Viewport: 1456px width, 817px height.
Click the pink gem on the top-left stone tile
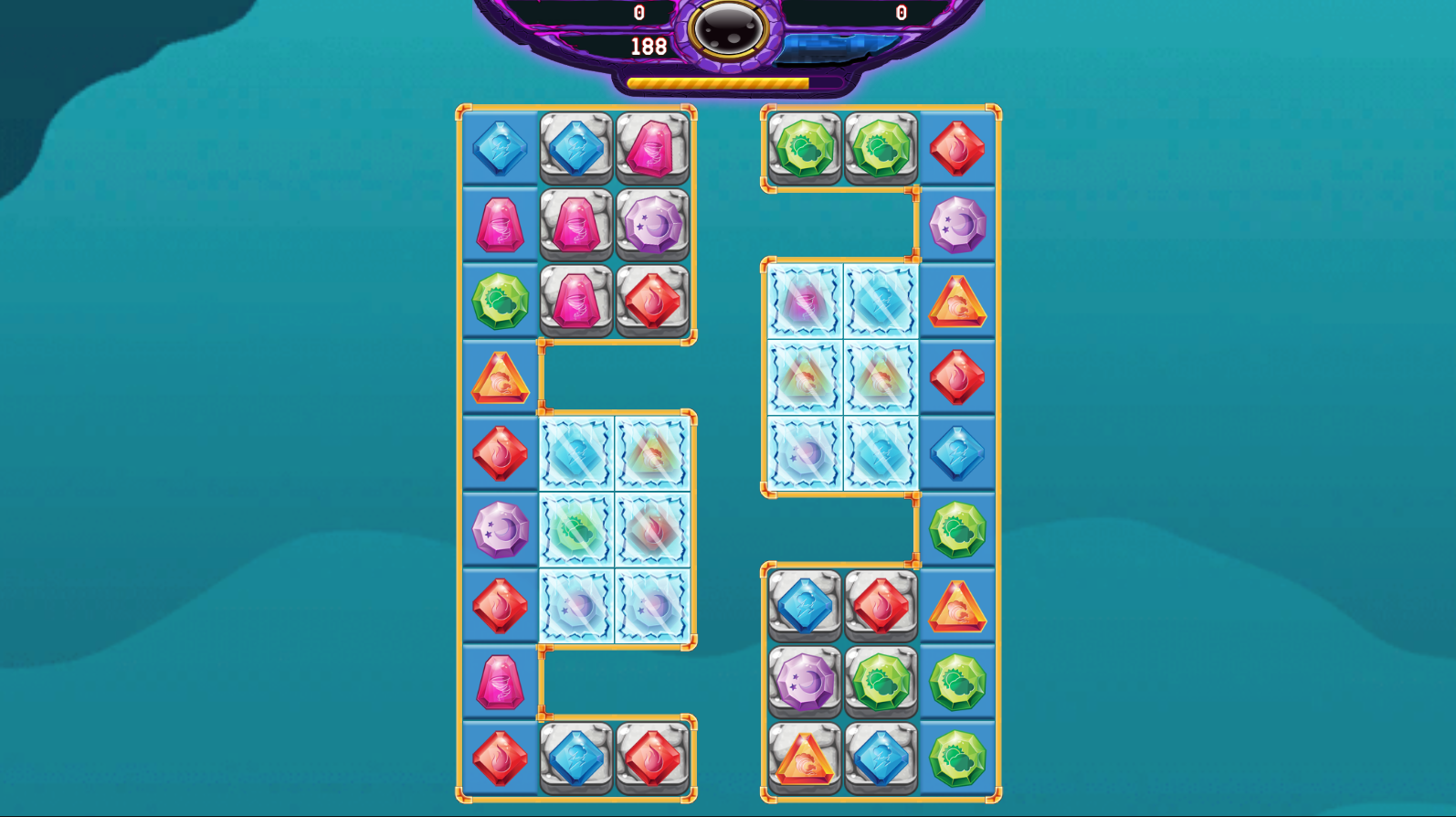[650, 149]
